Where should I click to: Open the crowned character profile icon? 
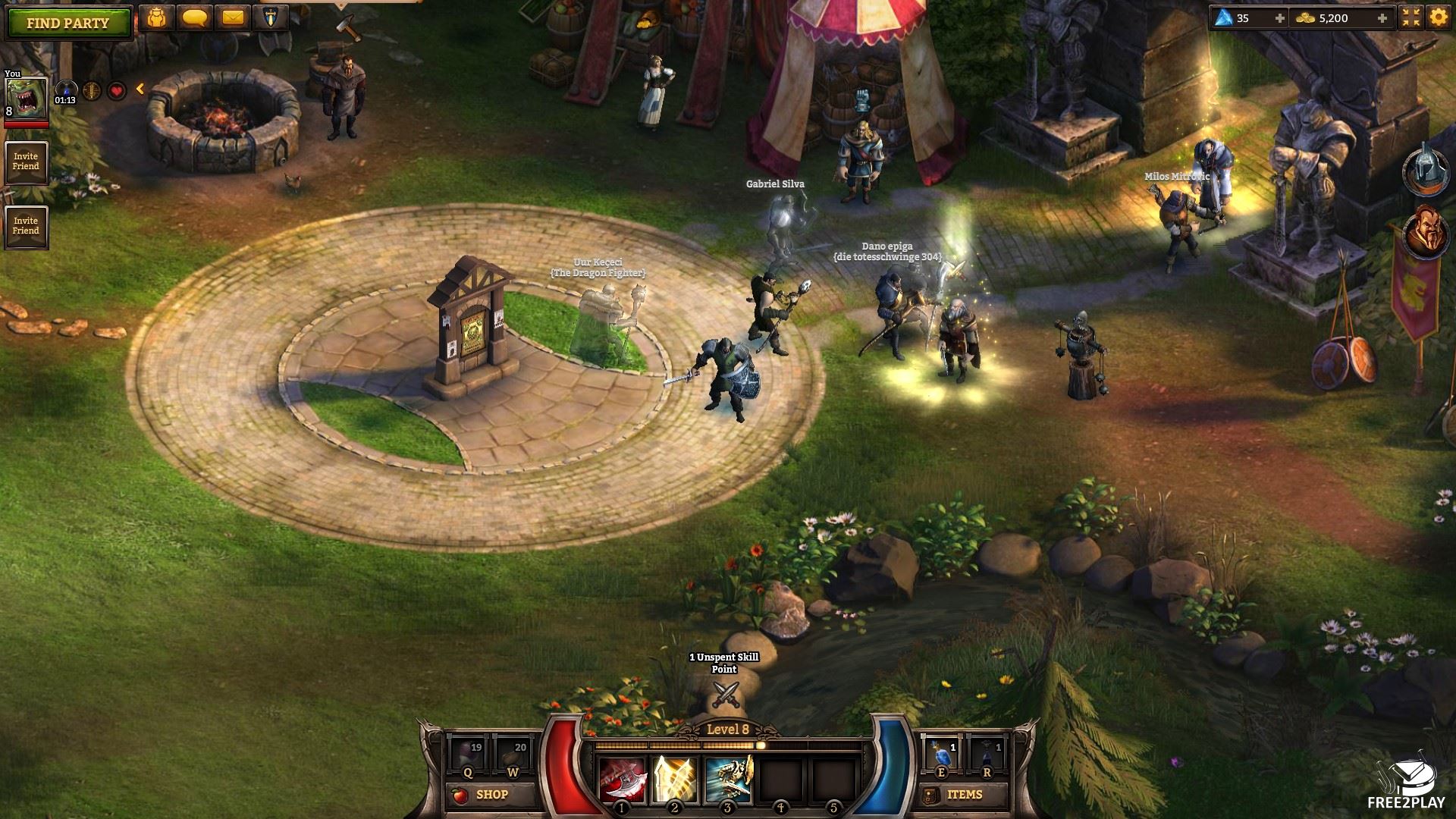click(157, 18)
